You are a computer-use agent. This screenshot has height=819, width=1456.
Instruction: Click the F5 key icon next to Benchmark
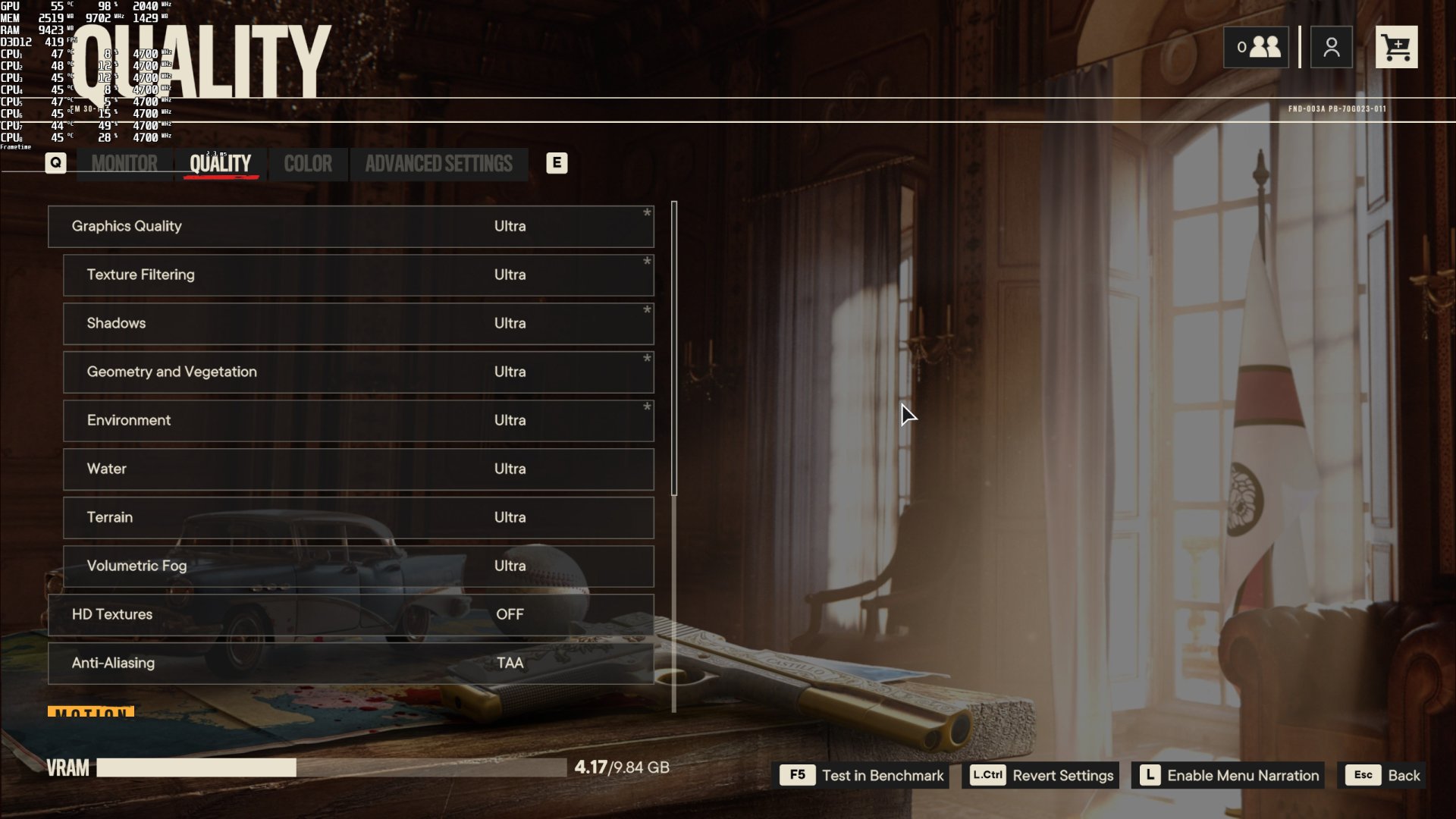pyautogui.click(x=796, y=775)
